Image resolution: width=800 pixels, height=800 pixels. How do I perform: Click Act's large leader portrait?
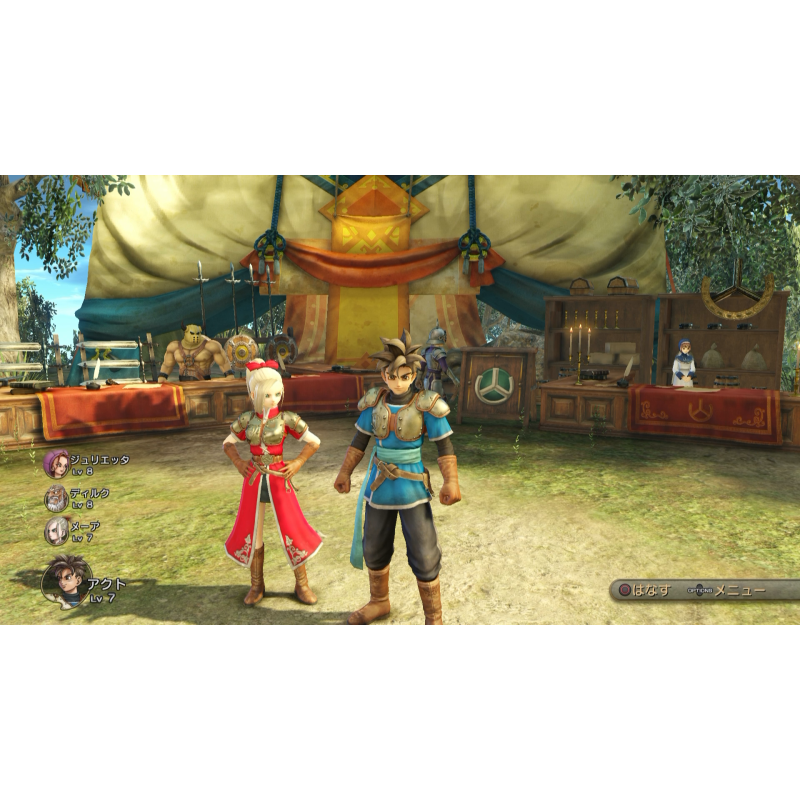[x=65, y=581]
